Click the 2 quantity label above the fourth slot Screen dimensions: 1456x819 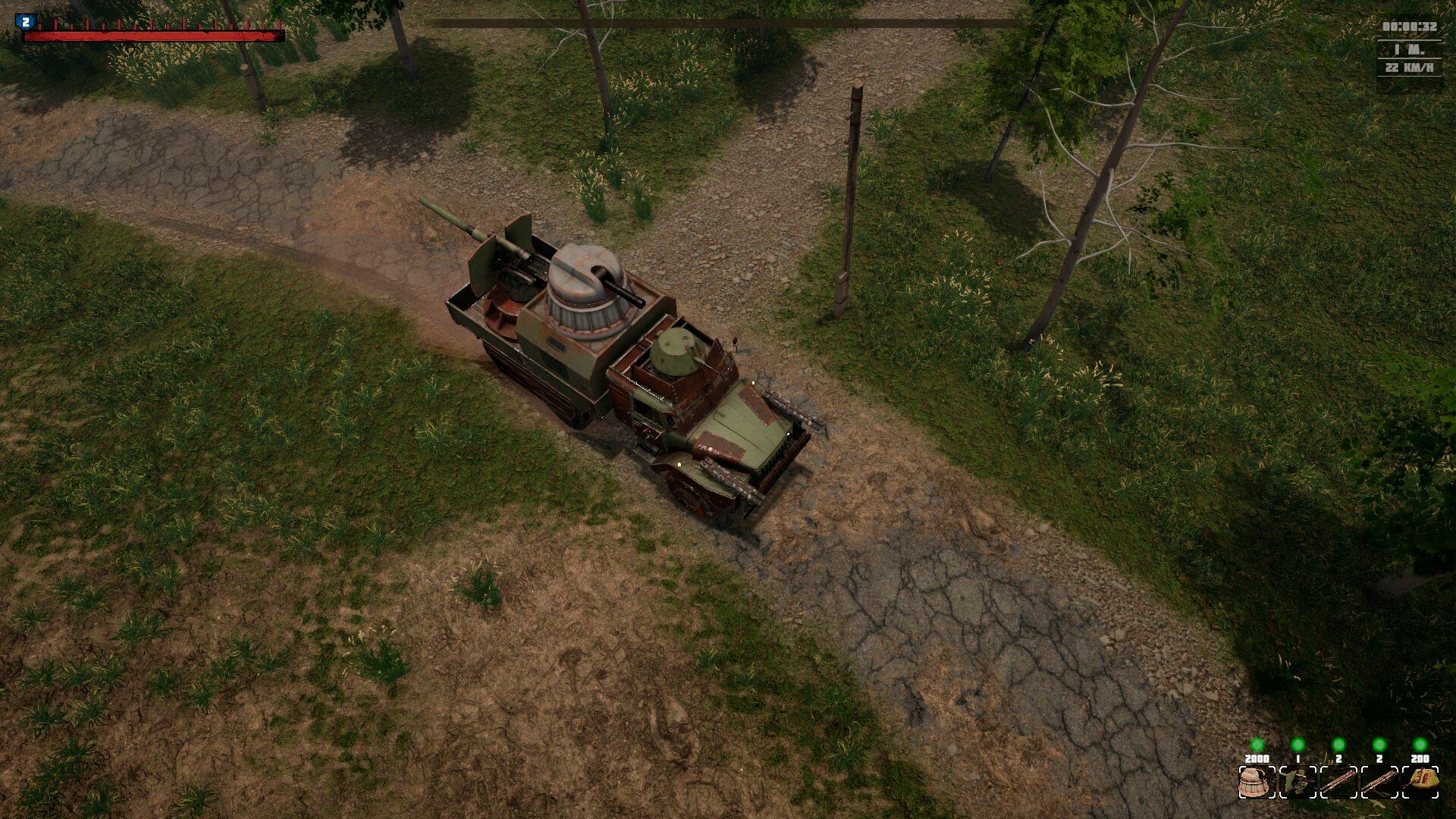(x=1379, y=758)
